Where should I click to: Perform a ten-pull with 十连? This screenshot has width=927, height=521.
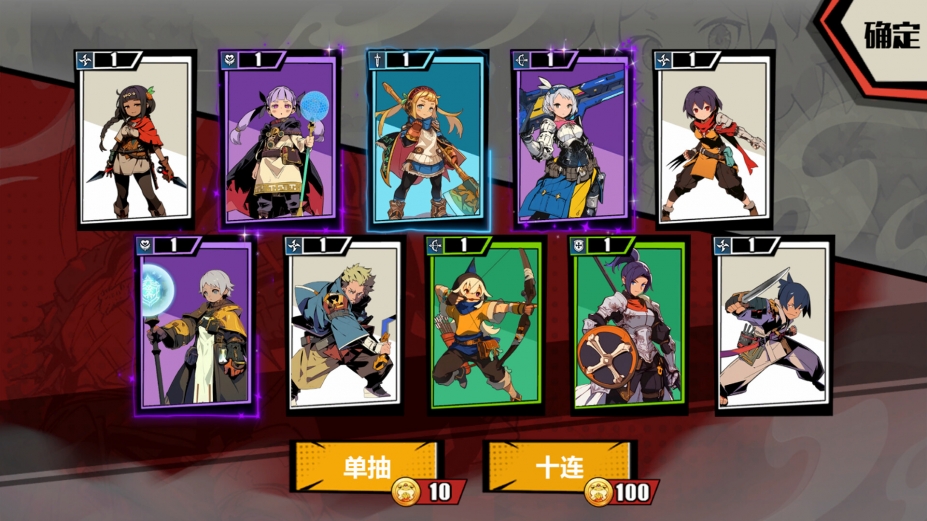tap(559, 466)
